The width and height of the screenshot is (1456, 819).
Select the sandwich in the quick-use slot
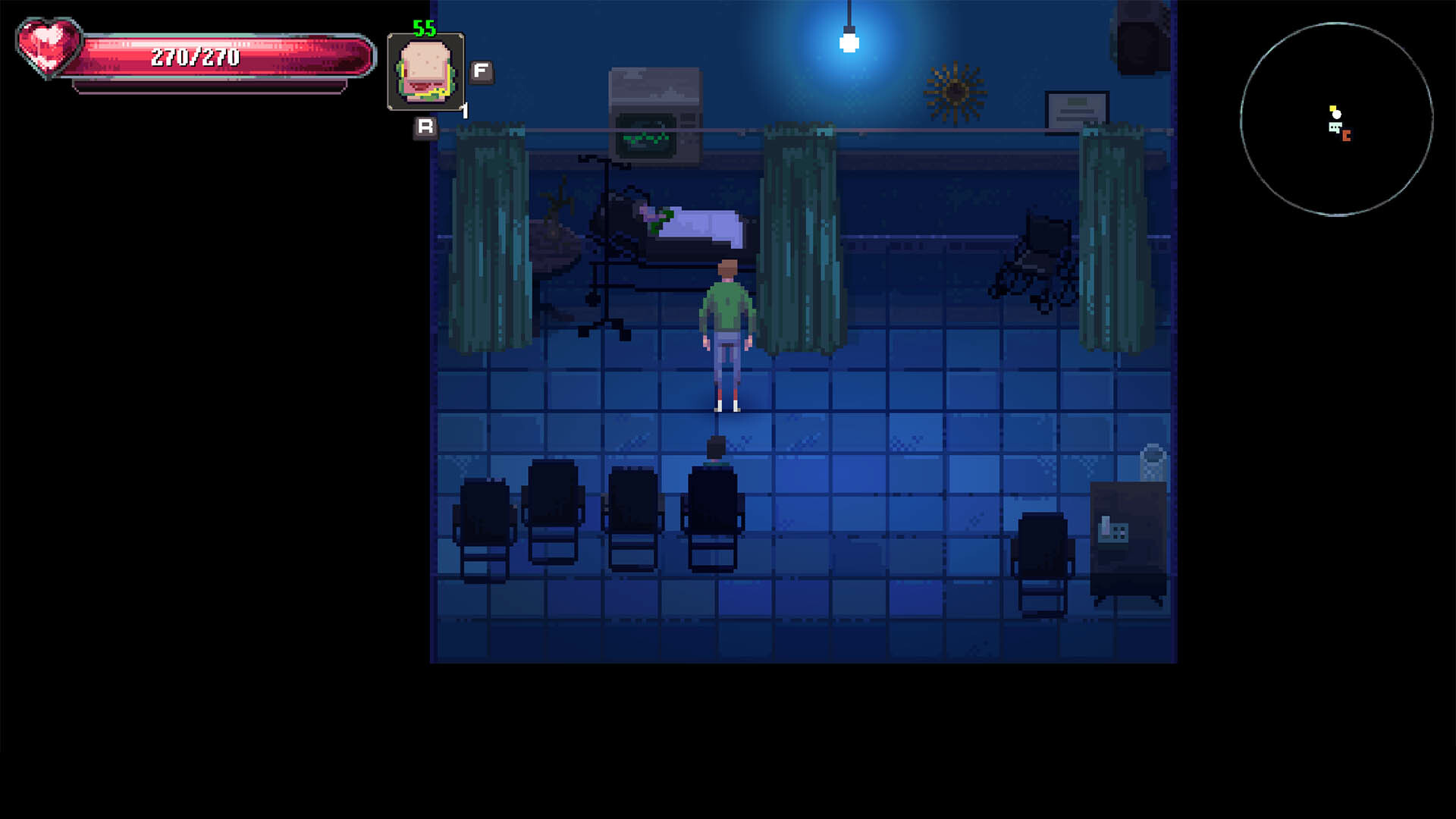click(425, 71)
